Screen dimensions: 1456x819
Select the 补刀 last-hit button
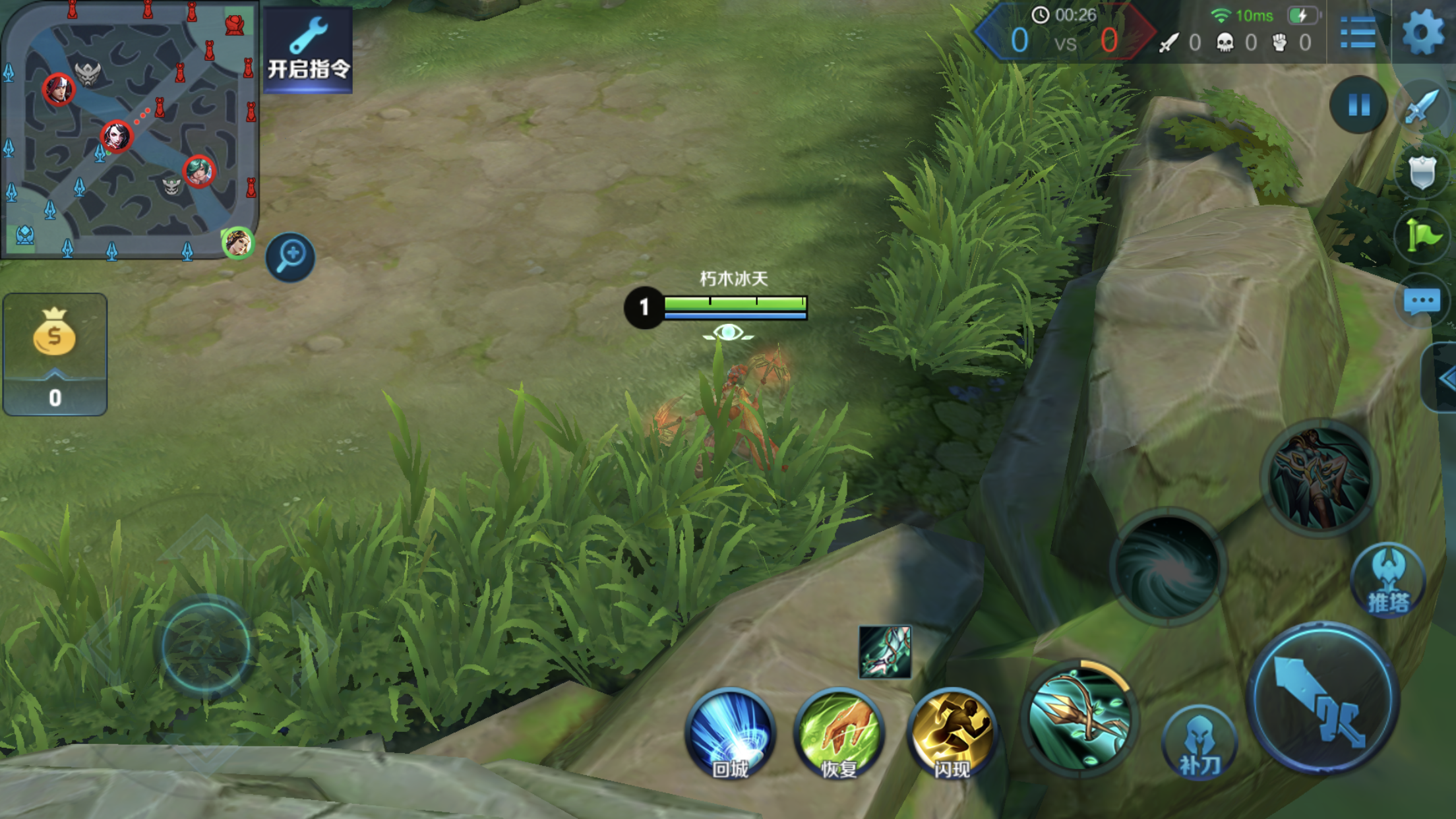coord(1199,742)
